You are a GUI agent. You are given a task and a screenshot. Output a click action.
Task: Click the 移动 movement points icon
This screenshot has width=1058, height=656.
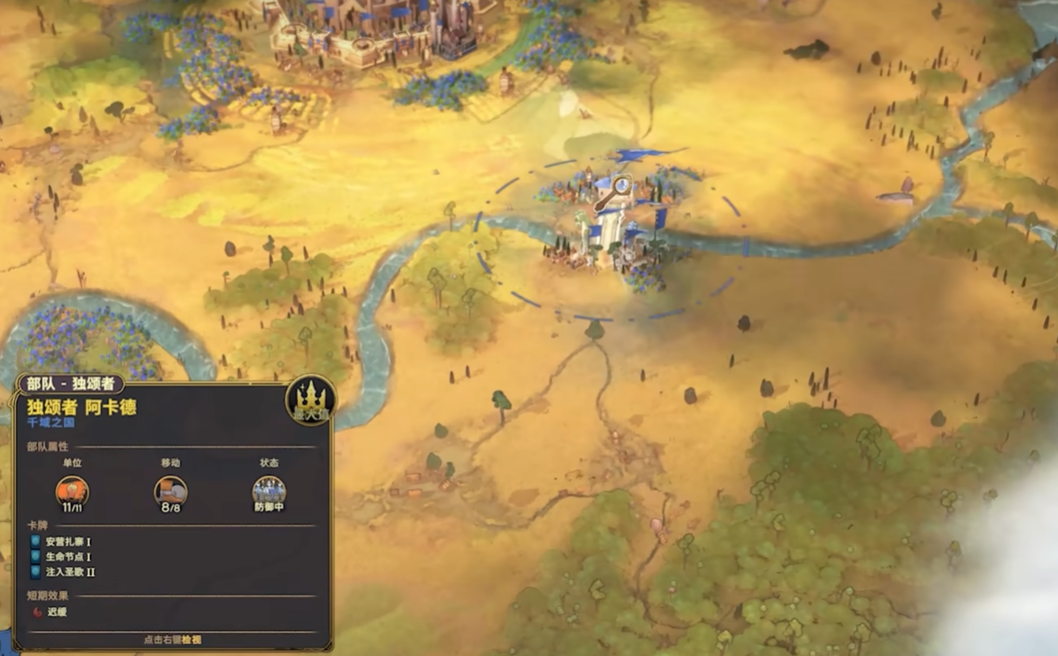point(170,490)
